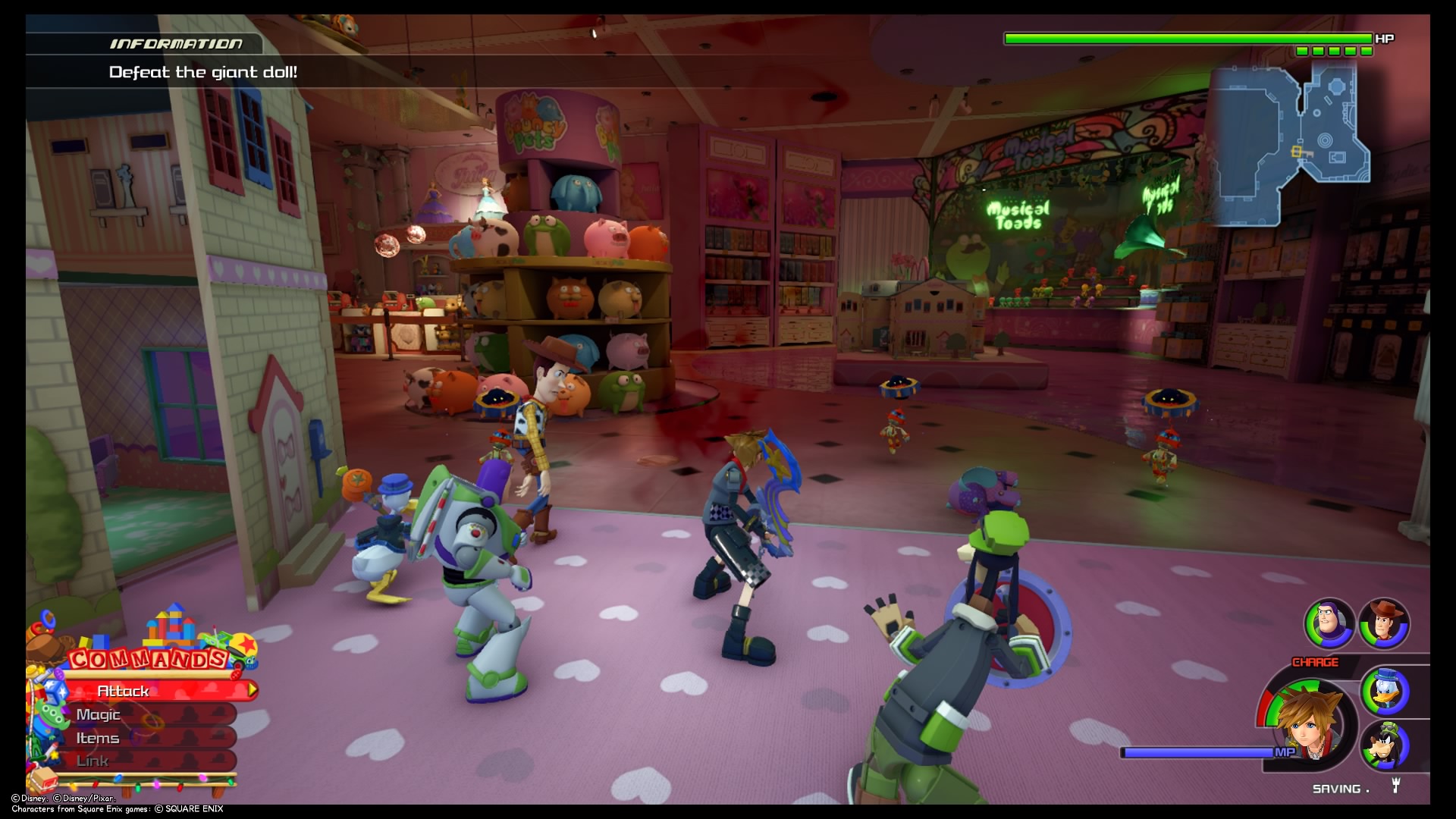Click the player location marker on the minimap
Image resolution: width=1456 pixels, height=819 pixels.
coord(1297,152)
